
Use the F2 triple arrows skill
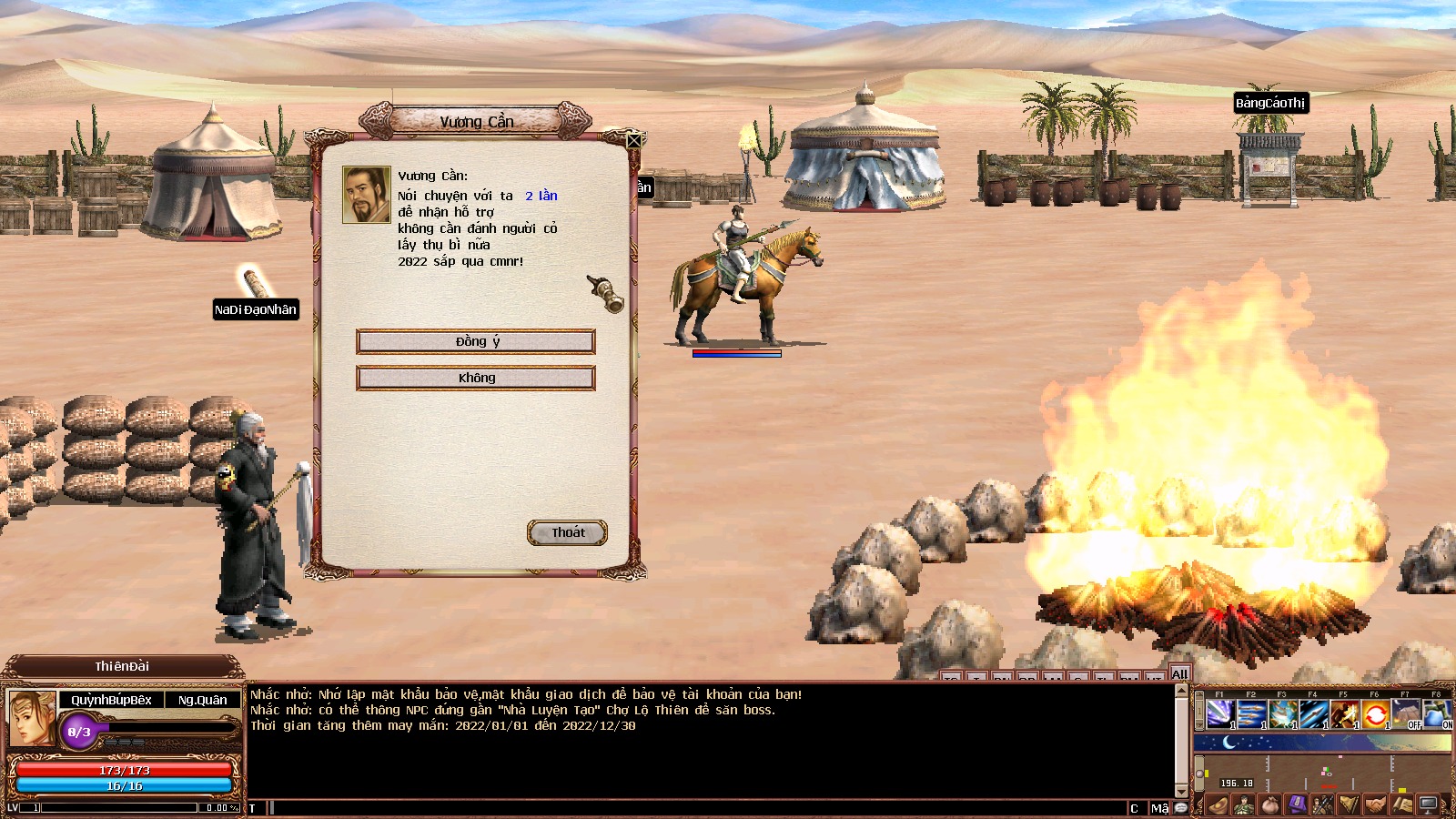pos(1251,714)
